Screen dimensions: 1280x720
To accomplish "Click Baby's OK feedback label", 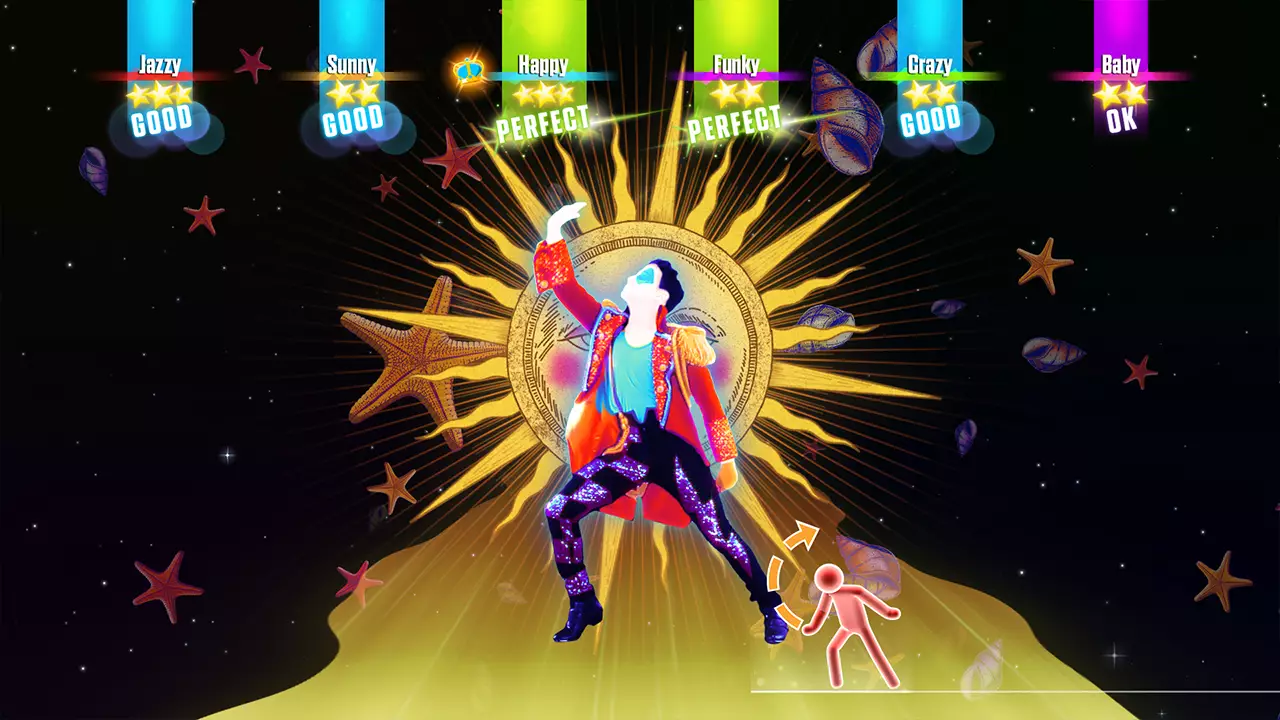I will coord(1120,123).
